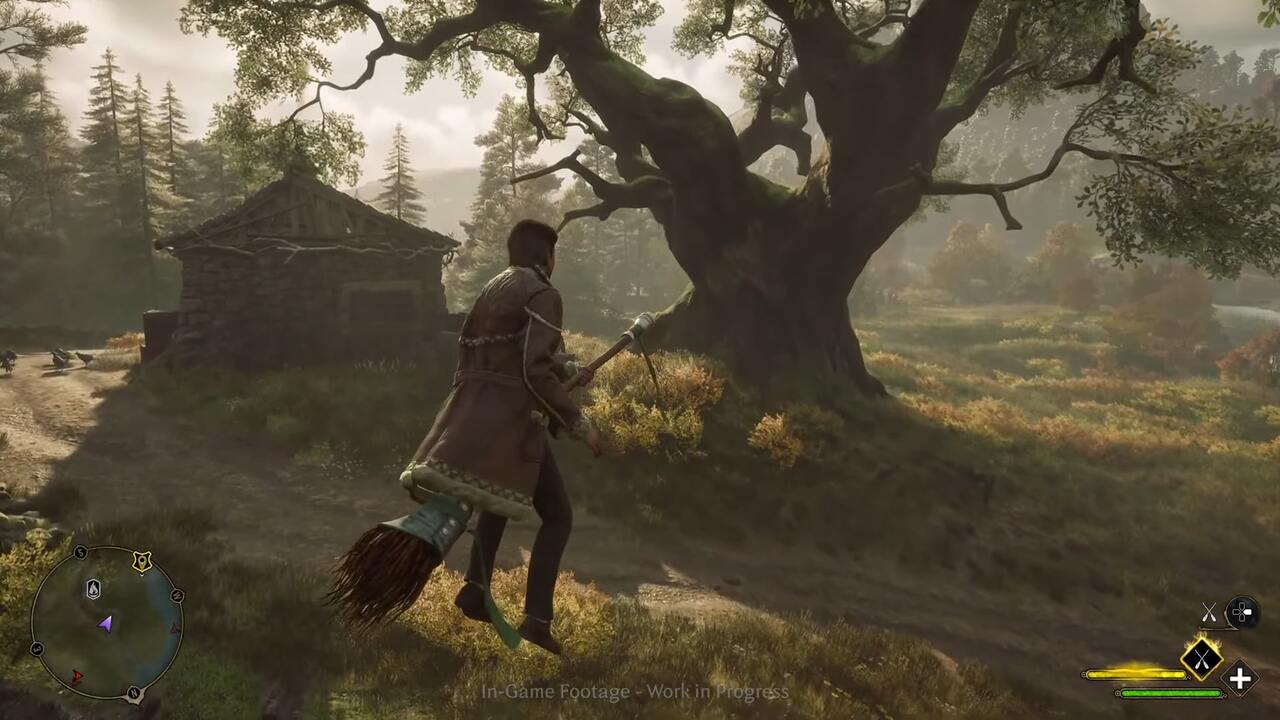Select the quest objective marker on the minimap
The width and height of the screenshot is (1280, 720).
[x=141, y=561]
